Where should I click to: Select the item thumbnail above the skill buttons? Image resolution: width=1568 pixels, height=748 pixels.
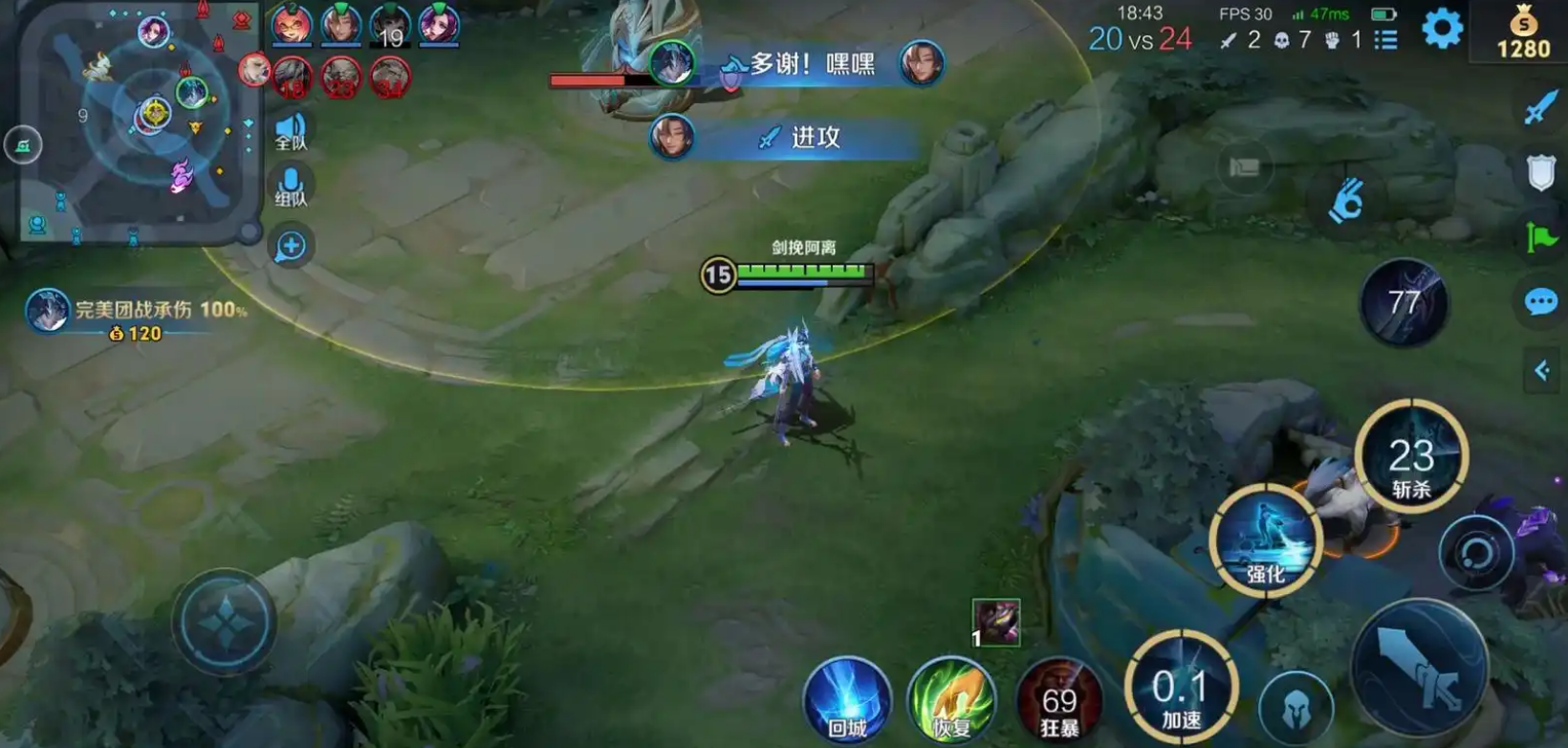[x=995, y=624]
